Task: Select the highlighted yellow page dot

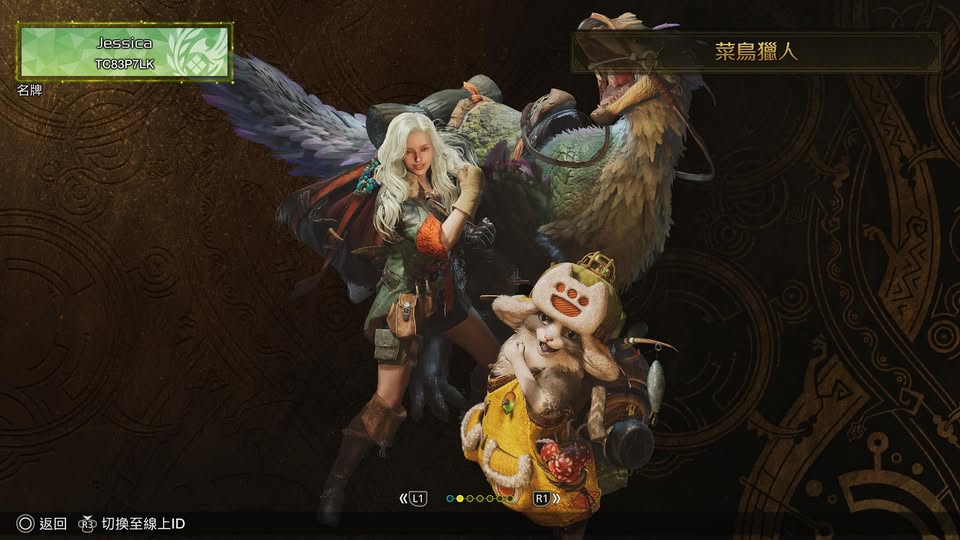Action: coord(460,498)
